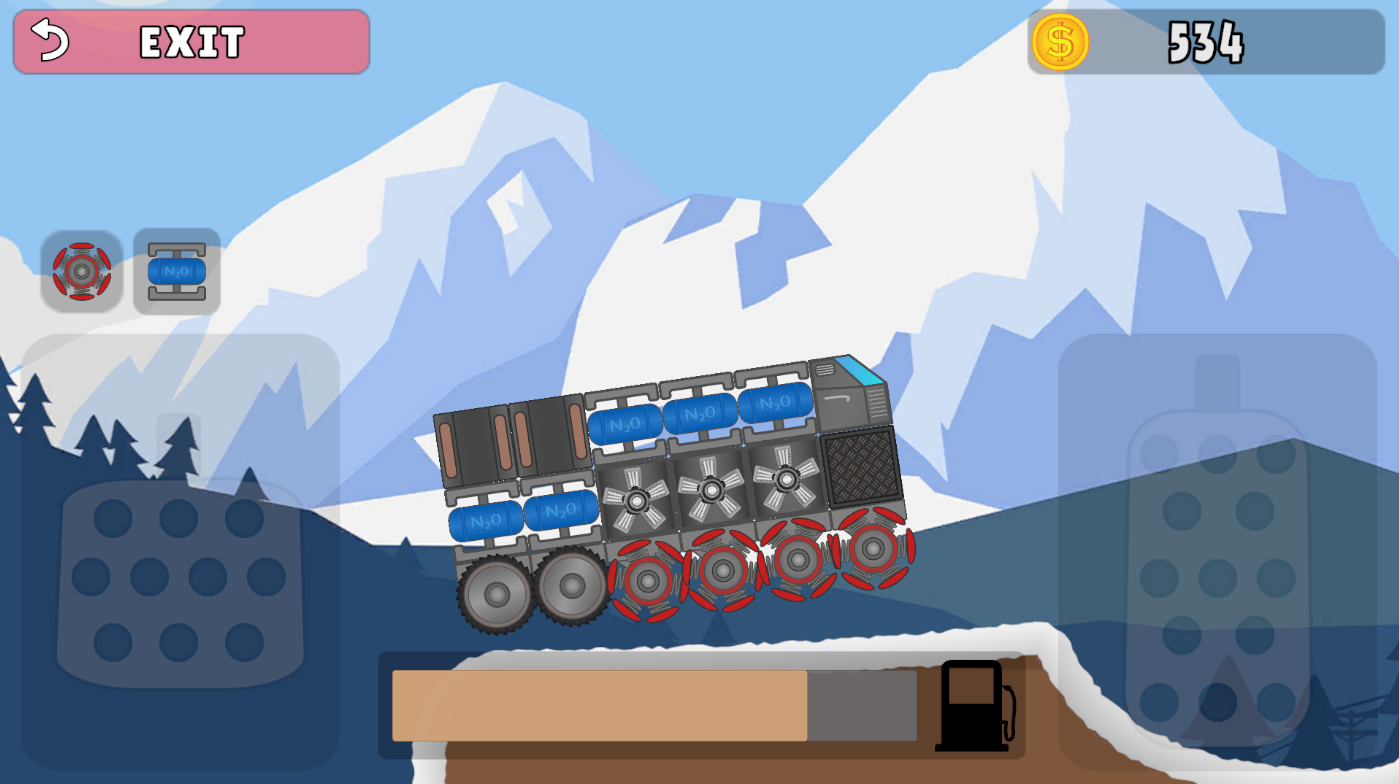Activate the spiked wheel power-up
This screenshot has width=1399, height=784.
point(83,272)
